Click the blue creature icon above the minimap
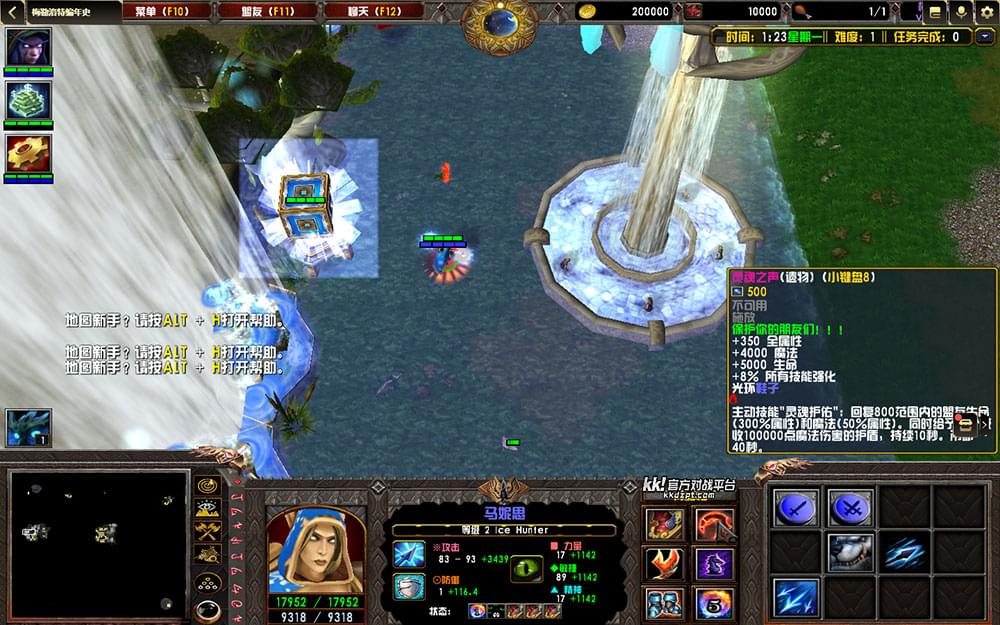The image size is (1000, 625). coord(28,426)
